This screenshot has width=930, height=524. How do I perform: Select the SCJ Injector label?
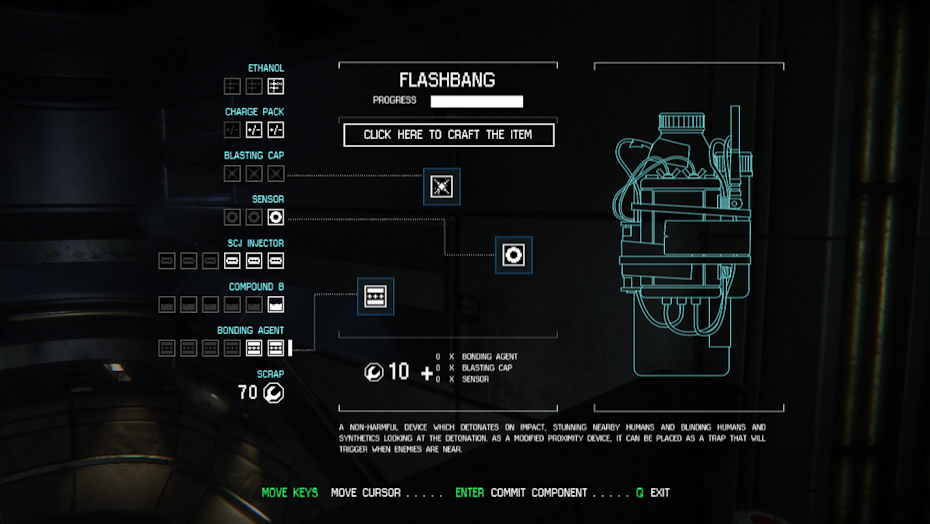tap(254, 243)
